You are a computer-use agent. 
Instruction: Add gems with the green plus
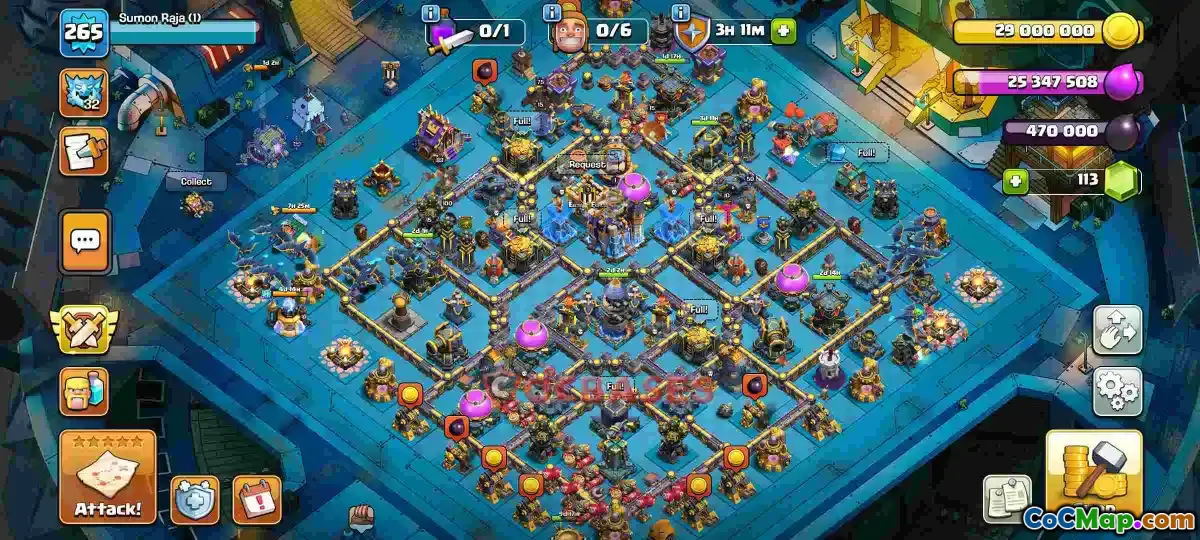click(x=1017, y=182)
